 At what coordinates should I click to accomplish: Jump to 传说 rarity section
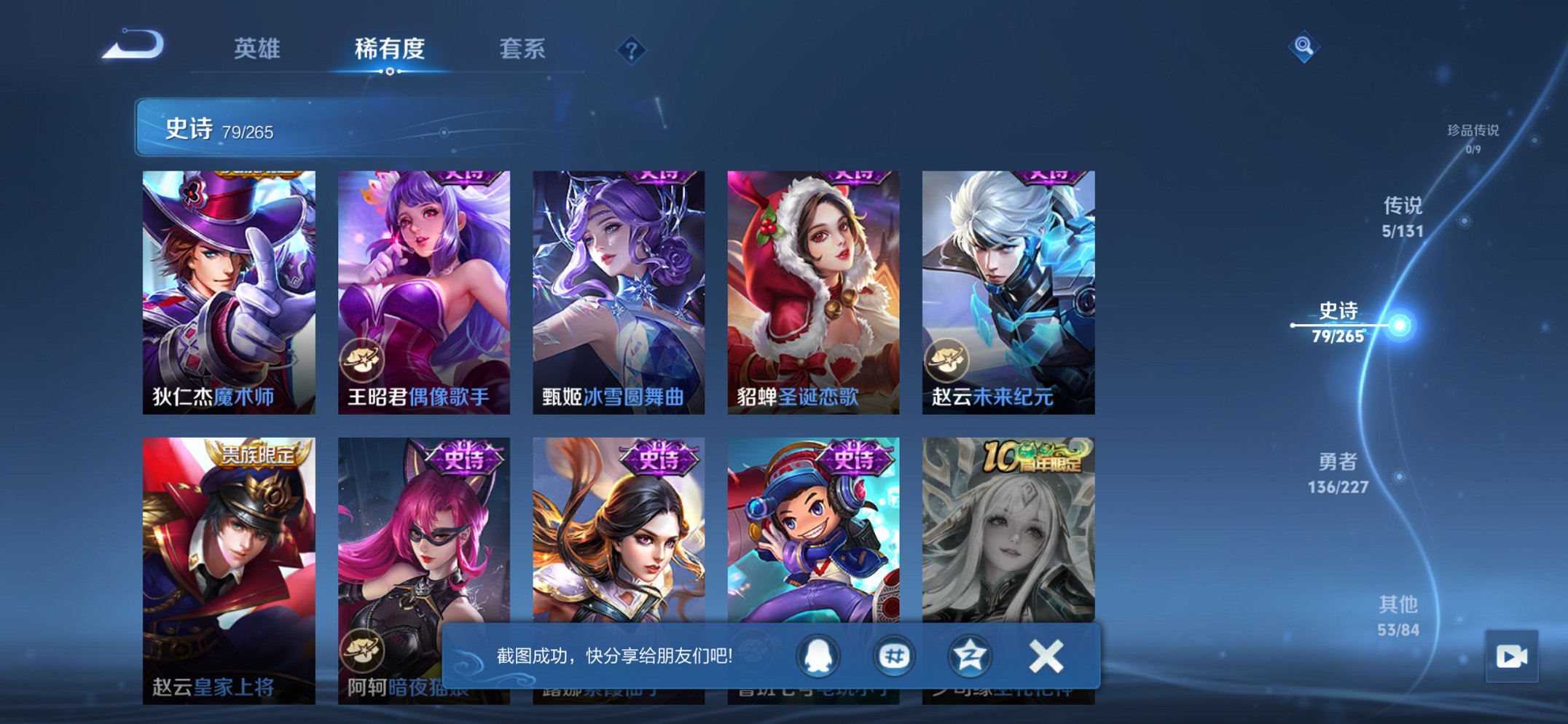pyautogui.click(x=1403, y=218)
